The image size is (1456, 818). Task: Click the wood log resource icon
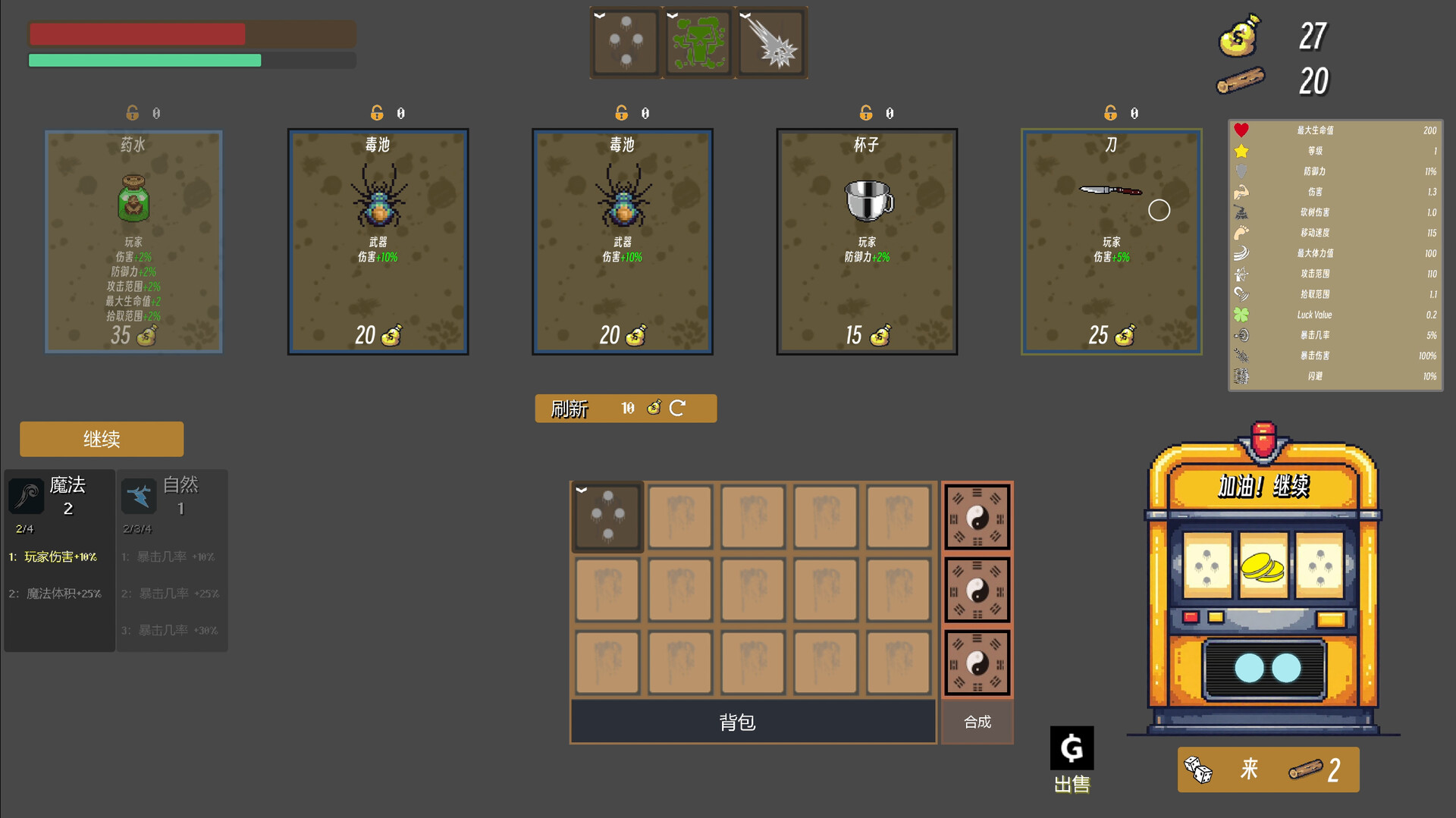click(1241, 80)
